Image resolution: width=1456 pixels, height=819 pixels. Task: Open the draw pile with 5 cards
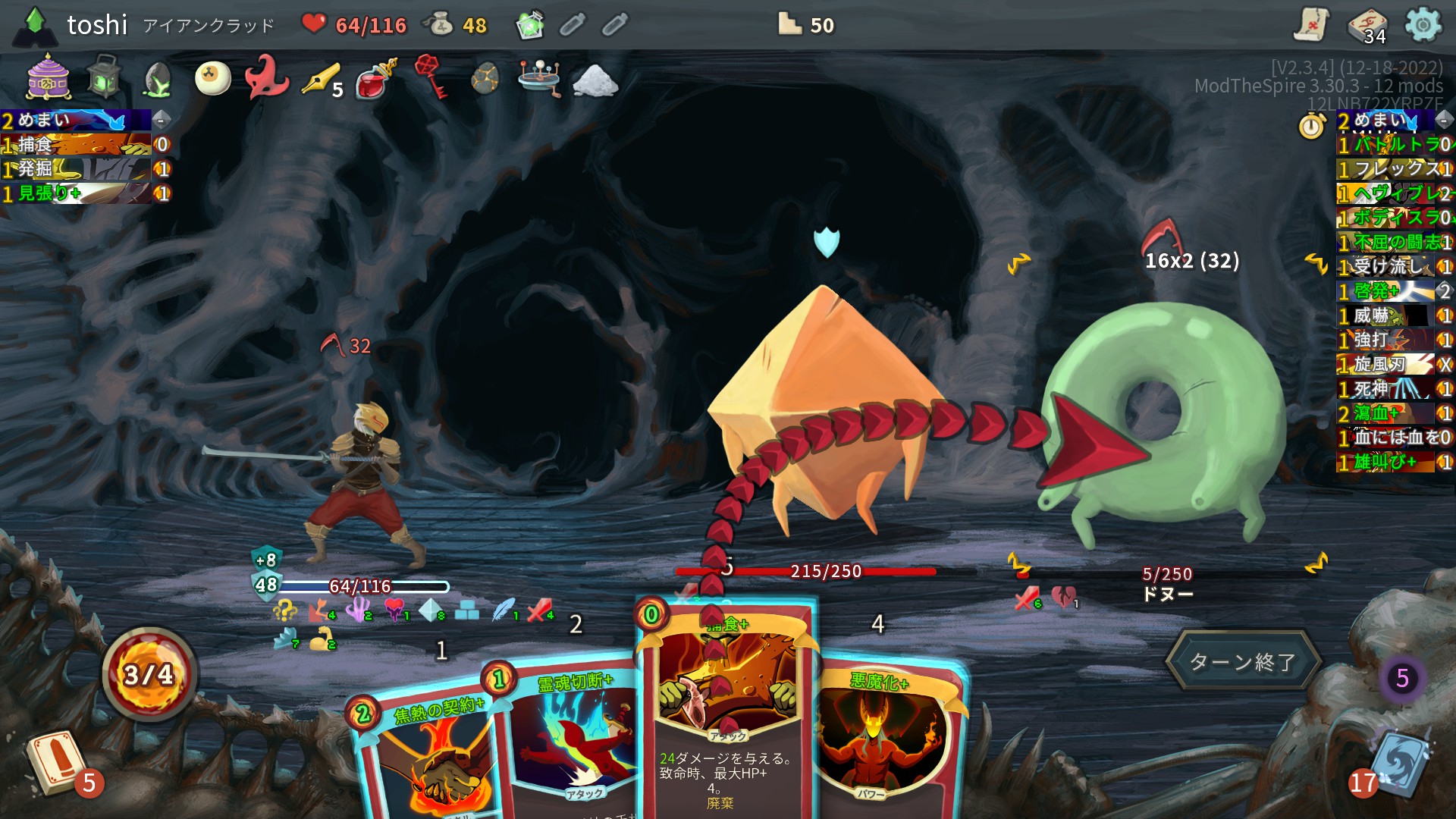pos(55,762)
